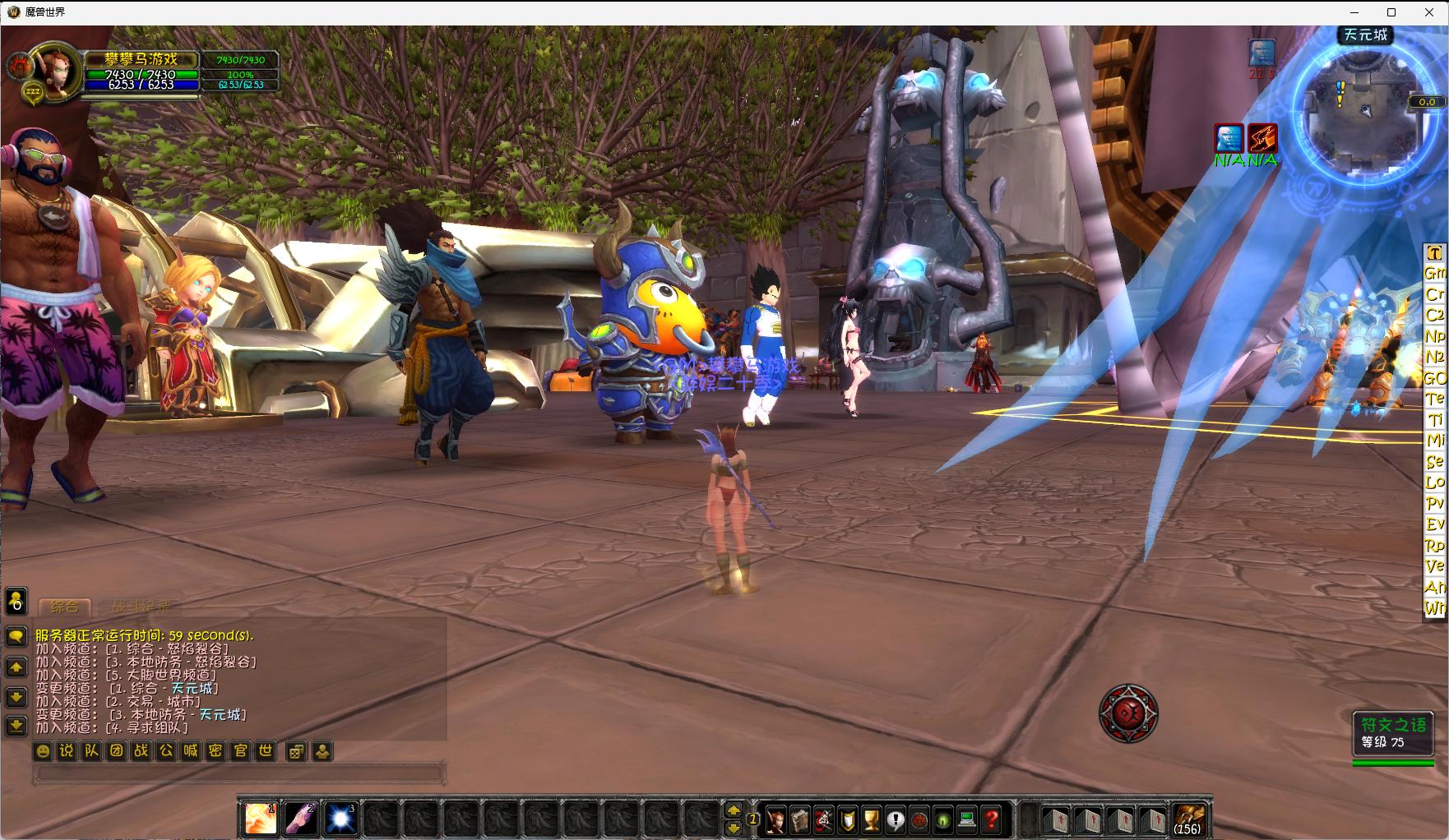Activate the glowing blue orb spell in slot 3
1449x840 pixels.
point(340,819)
